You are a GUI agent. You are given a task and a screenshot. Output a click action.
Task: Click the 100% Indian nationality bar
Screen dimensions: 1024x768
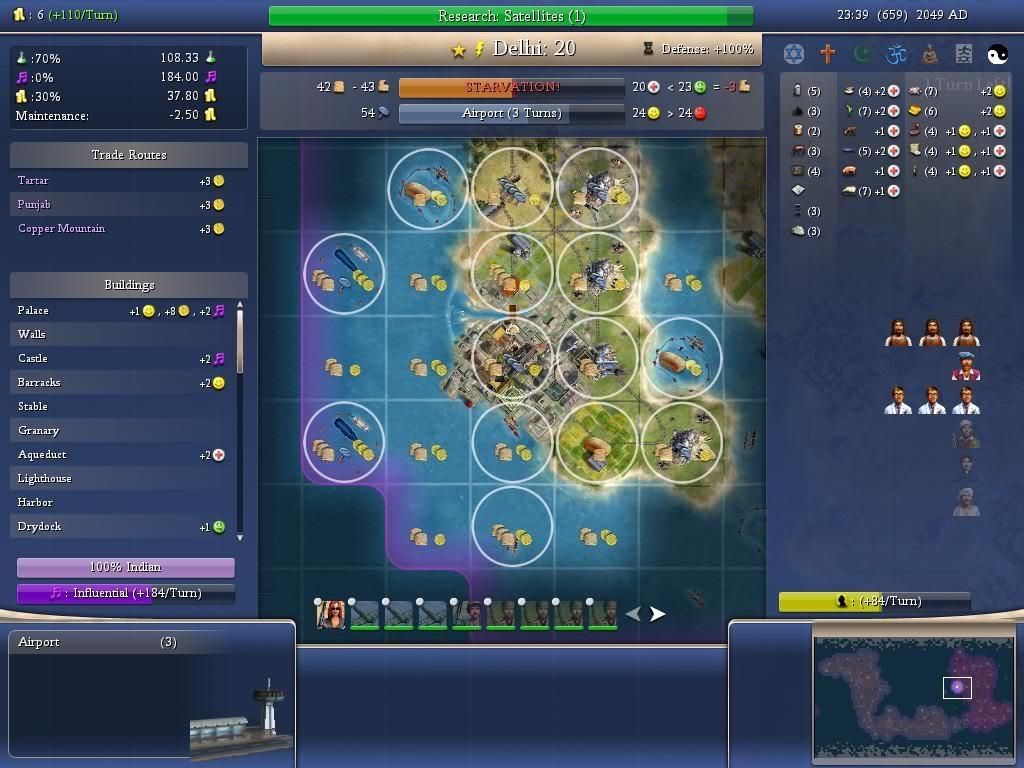coord(126,567)
